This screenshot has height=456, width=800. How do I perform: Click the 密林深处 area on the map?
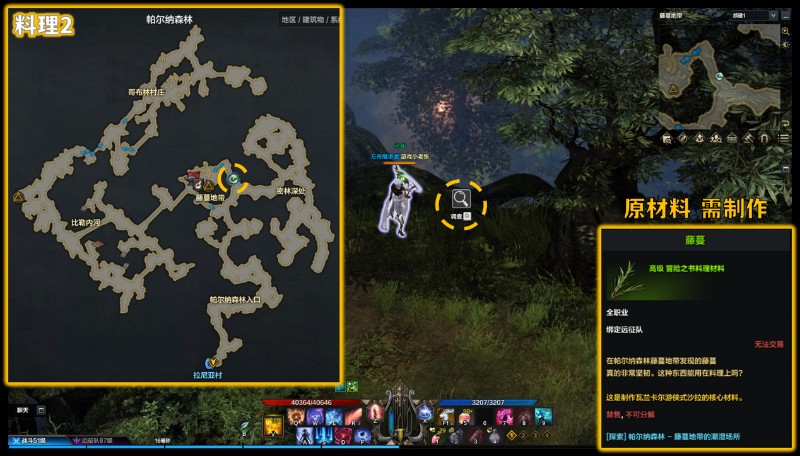[x=291, y=190]
